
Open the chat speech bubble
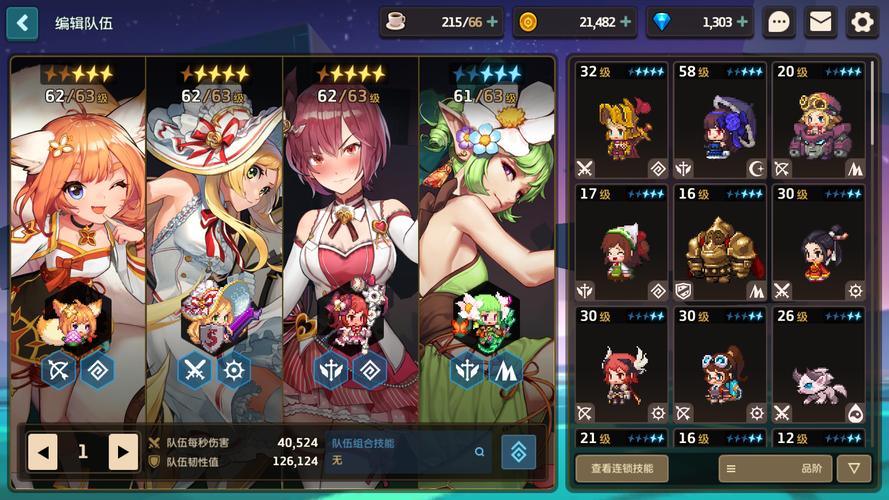click(779, 22)
